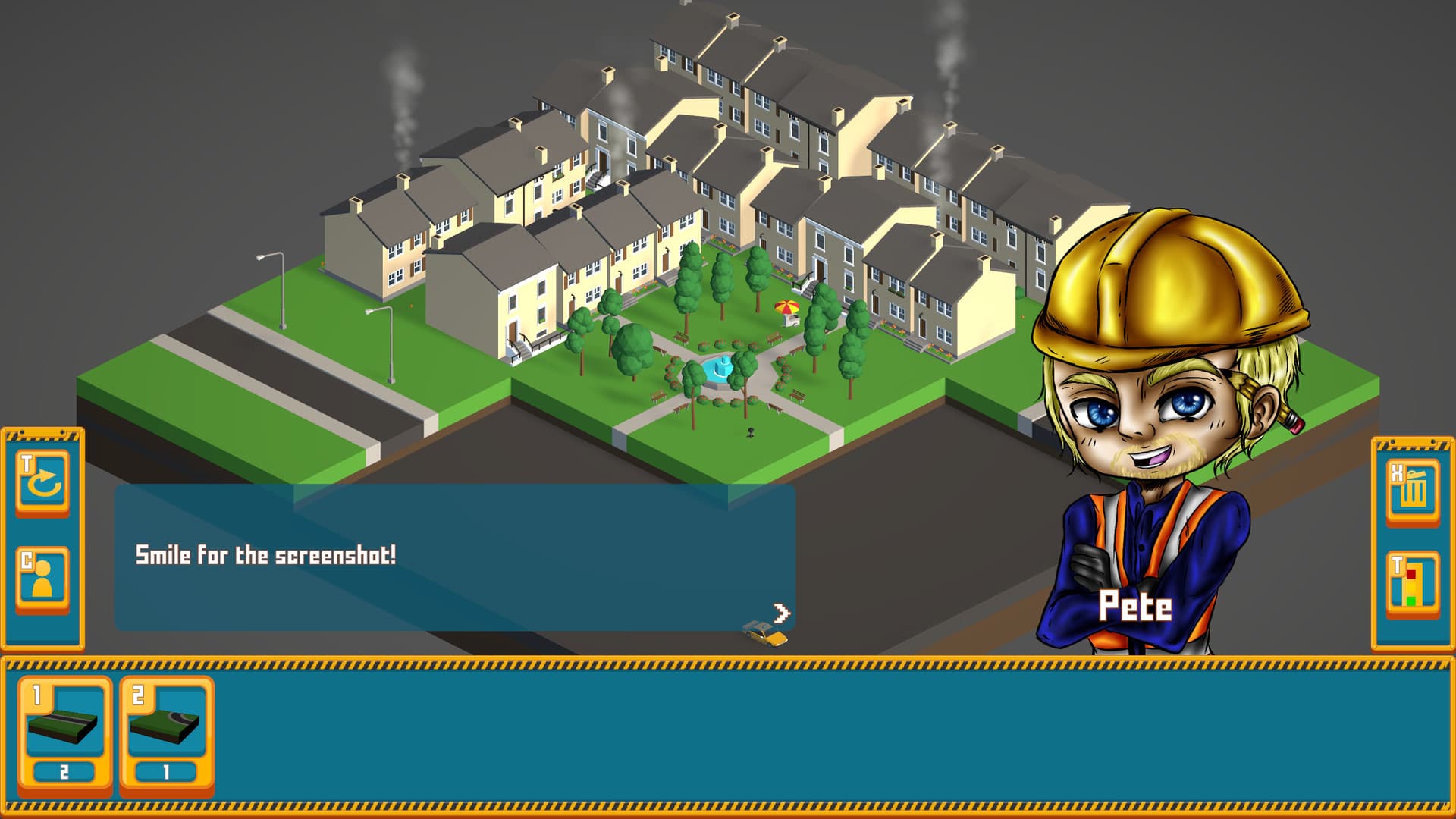Activate the trash delete tool
The width and height of the screenshot is (1456, 819).
(1412, 491)
